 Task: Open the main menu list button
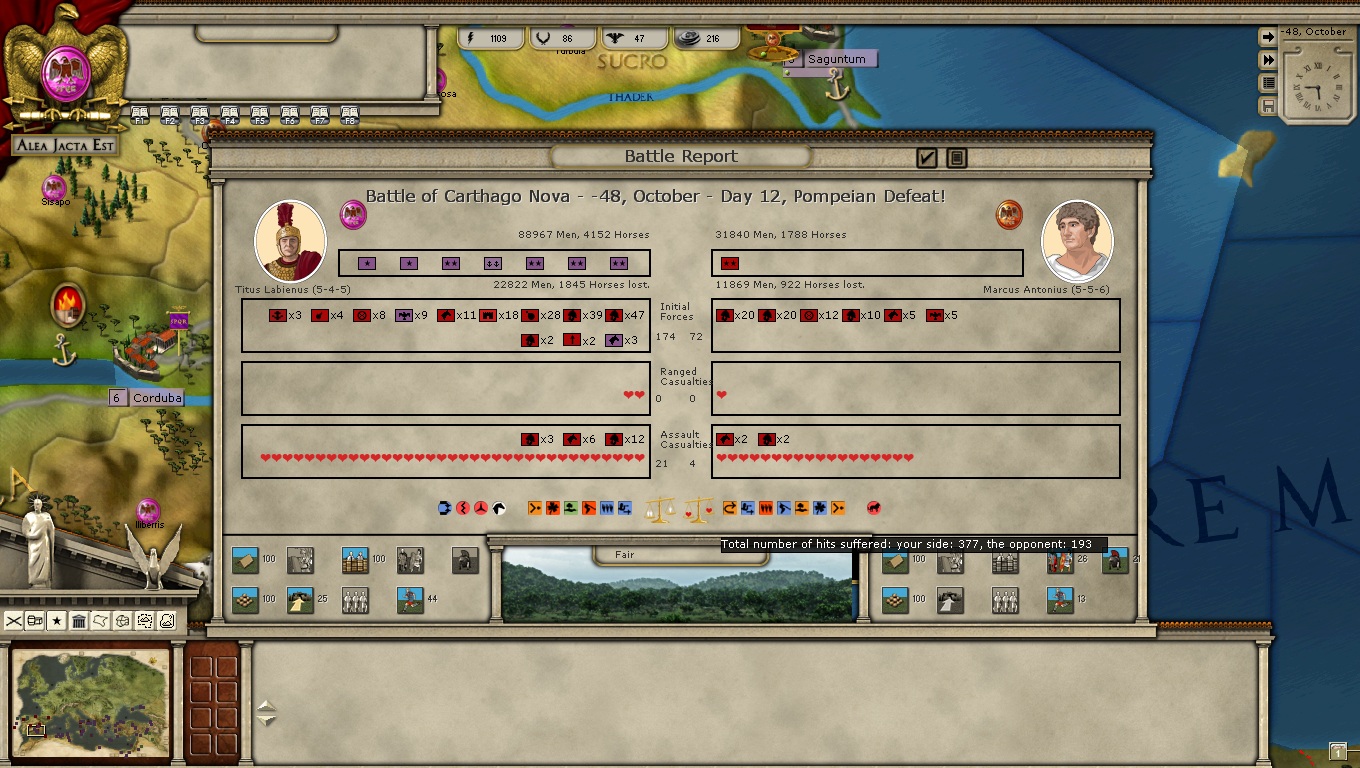[x=1268, y=83]
